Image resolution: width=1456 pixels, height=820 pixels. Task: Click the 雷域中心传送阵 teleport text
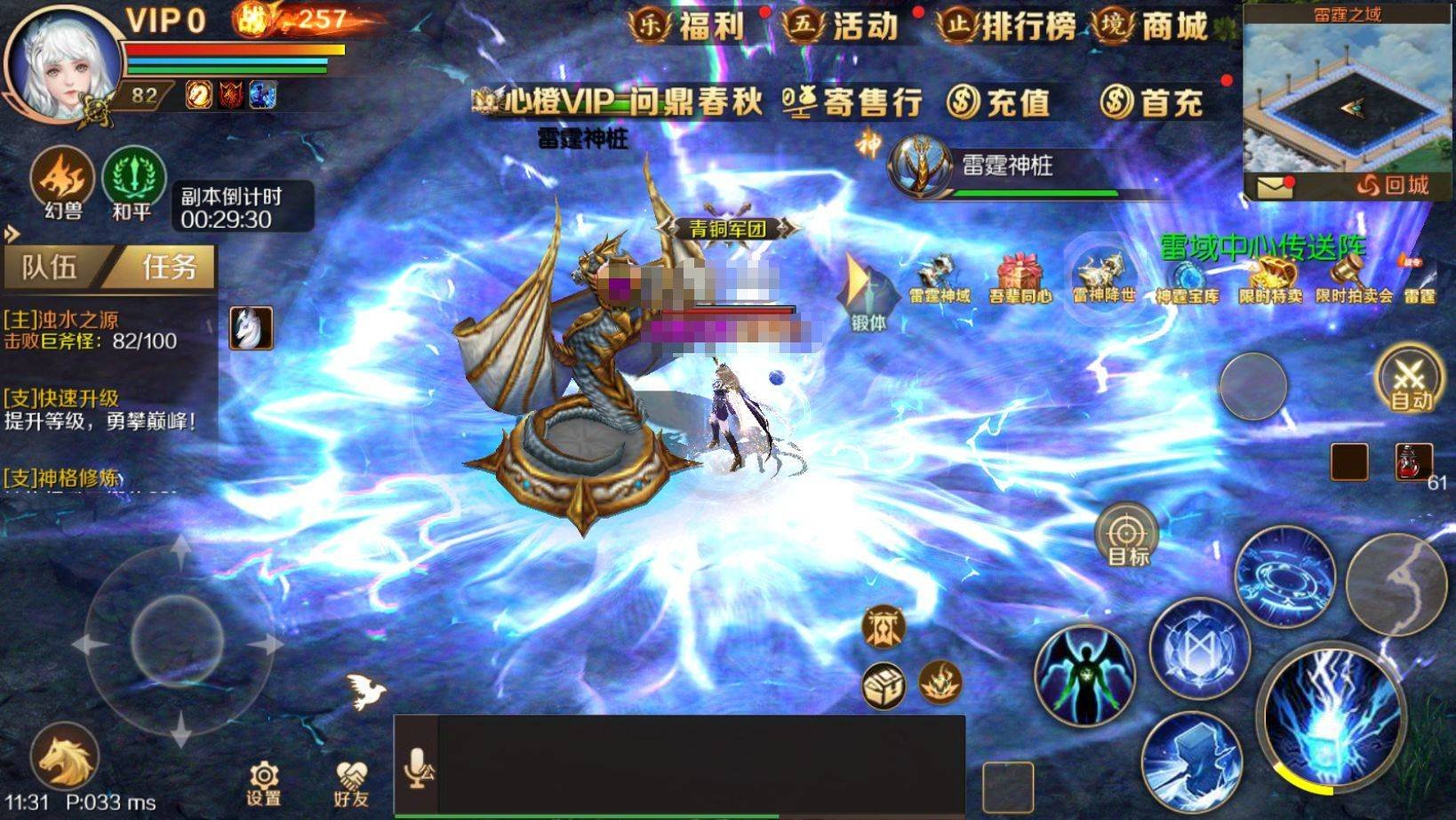[1260, 248]
